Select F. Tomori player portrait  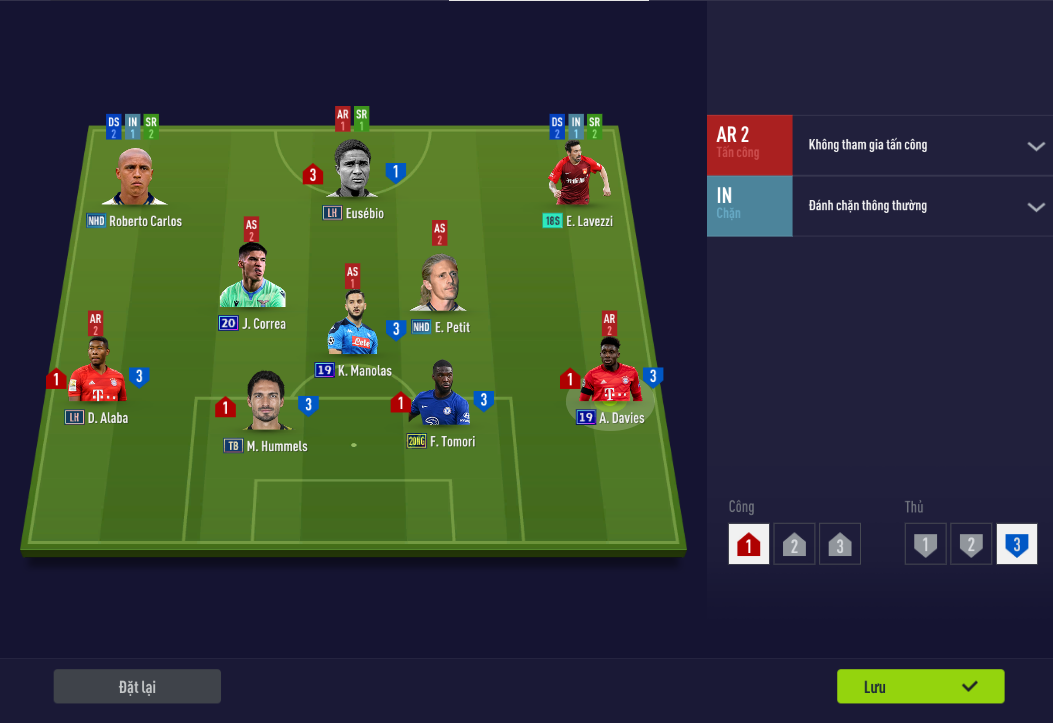[x=439, y=394]
